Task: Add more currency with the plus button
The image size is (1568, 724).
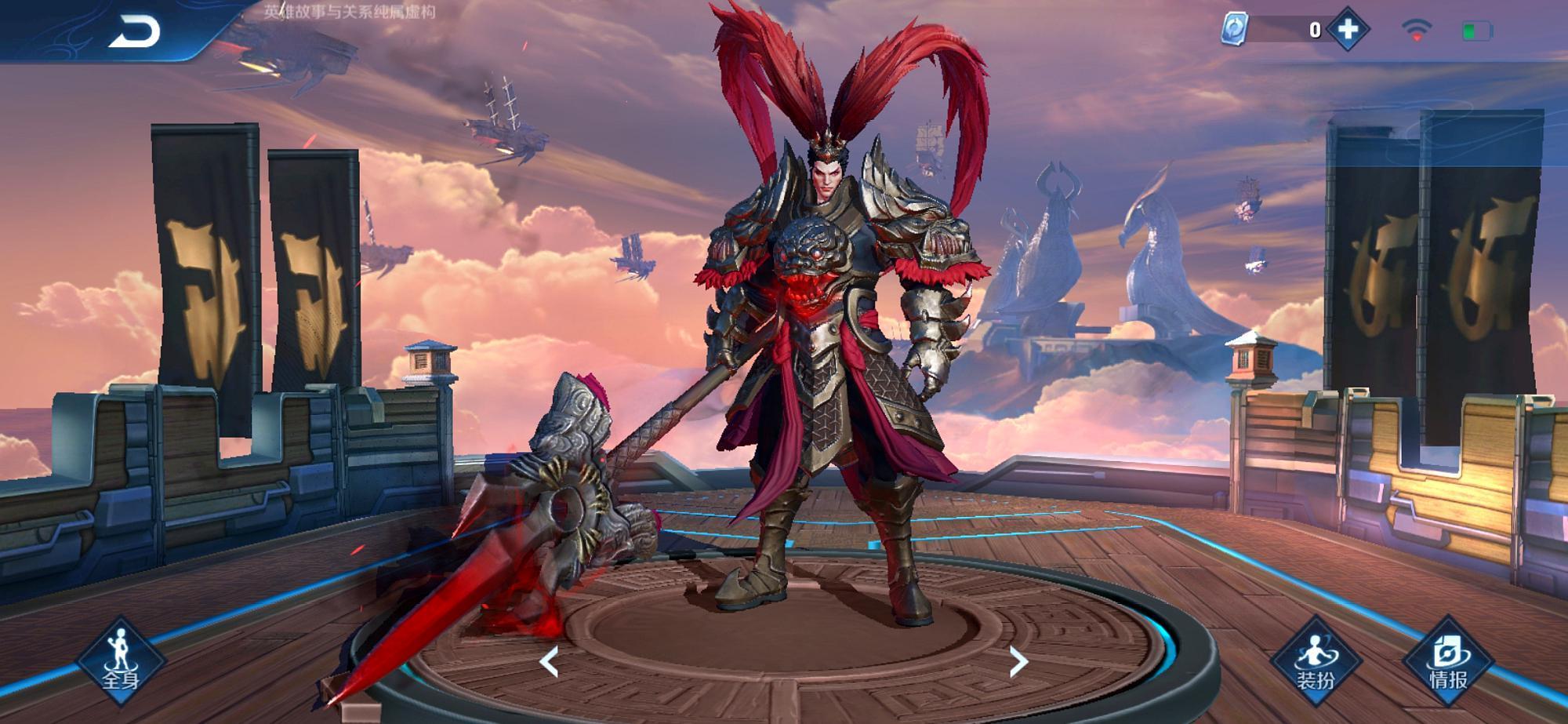Action: 1347,30
